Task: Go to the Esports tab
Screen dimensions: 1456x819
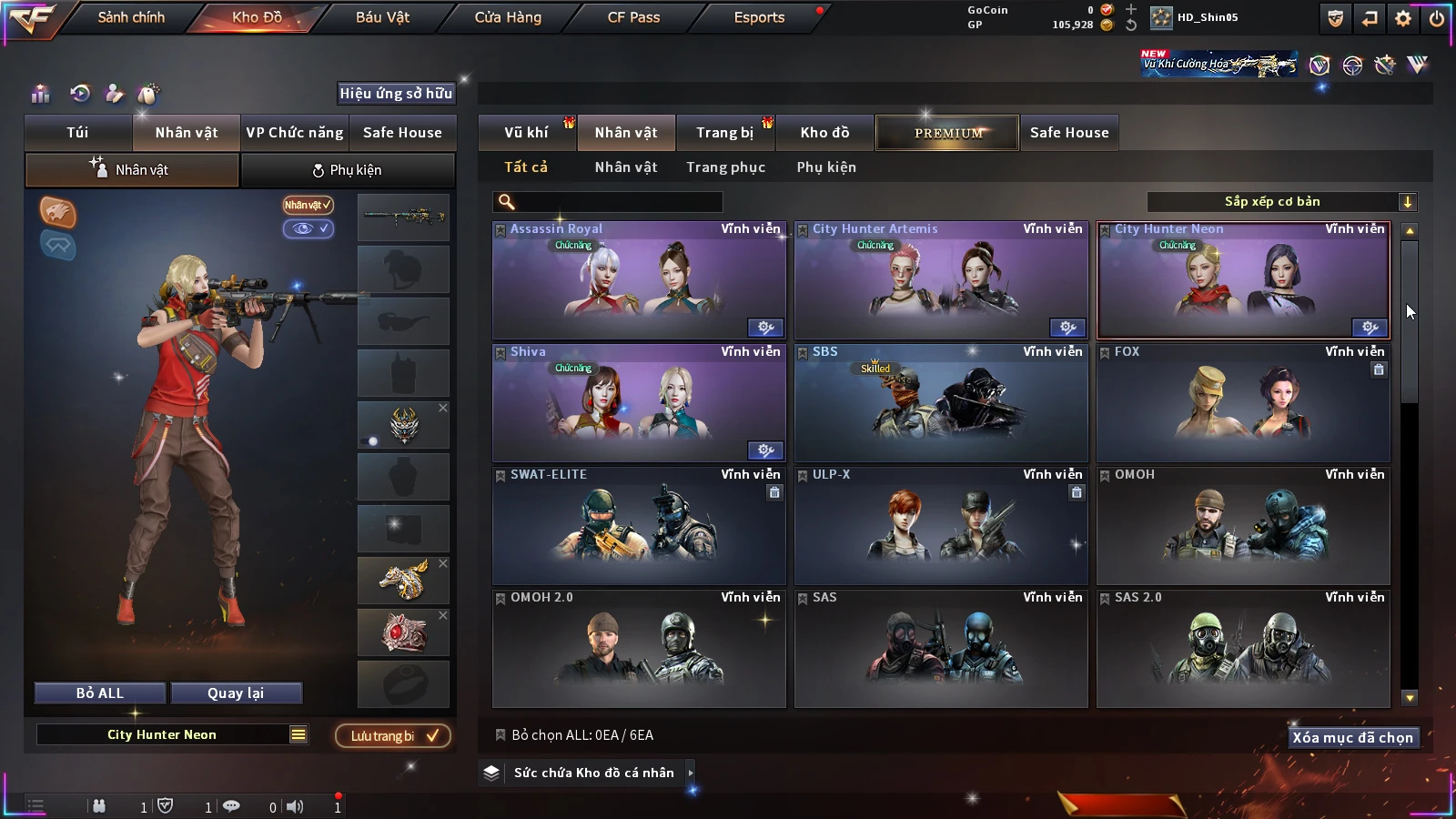Action: click(x=759, y=17)
